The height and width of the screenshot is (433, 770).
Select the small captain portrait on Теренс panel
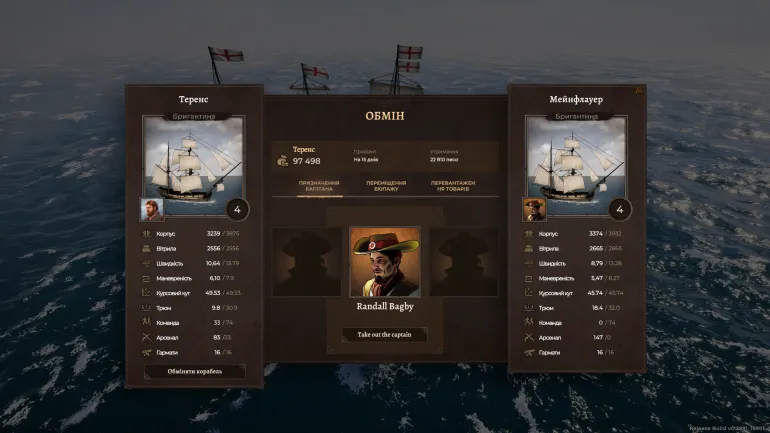pos(152,209)
